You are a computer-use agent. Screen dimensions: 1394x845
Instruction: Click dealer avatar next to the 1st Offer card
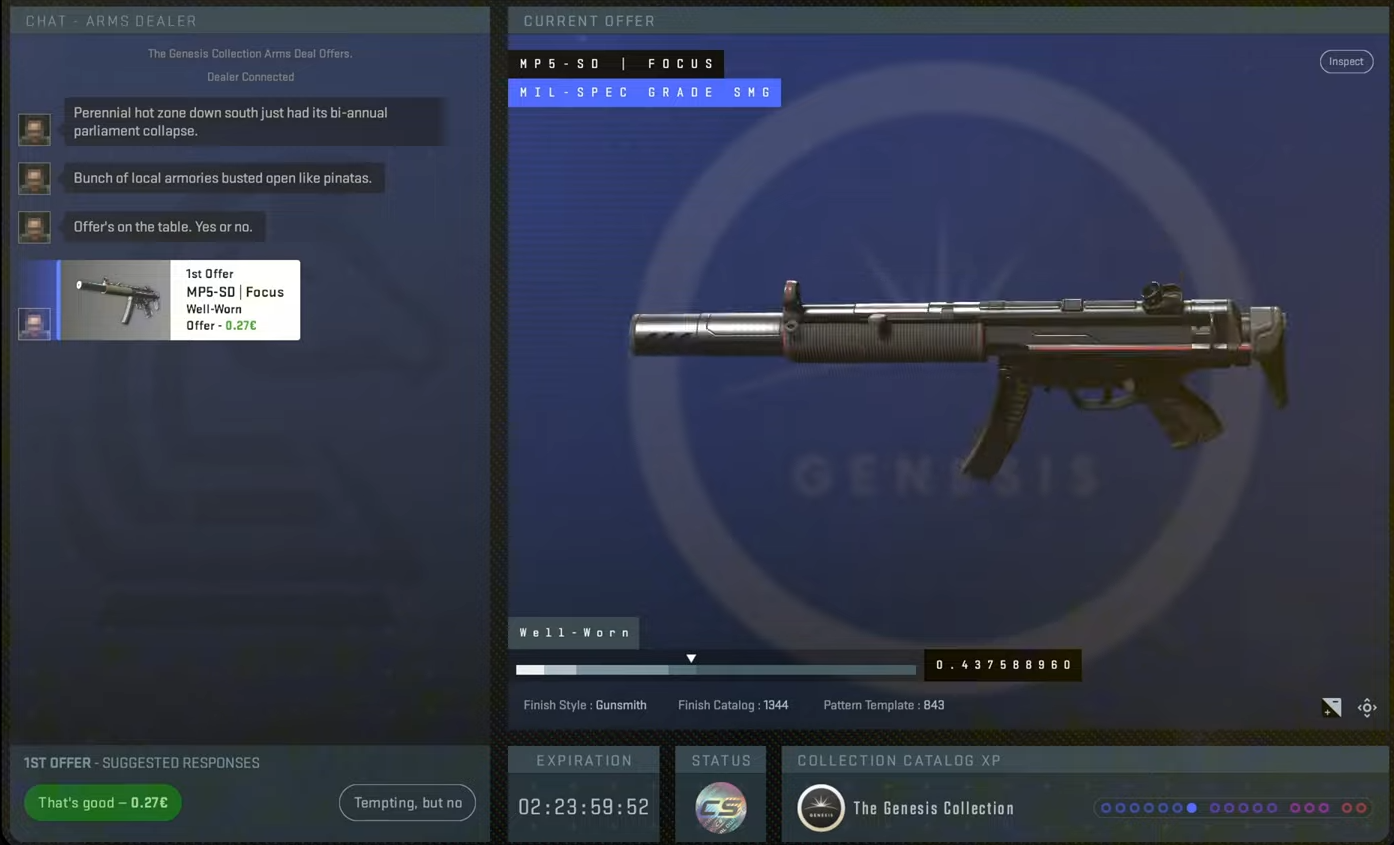pyautogui.click(x=34, y=323)
